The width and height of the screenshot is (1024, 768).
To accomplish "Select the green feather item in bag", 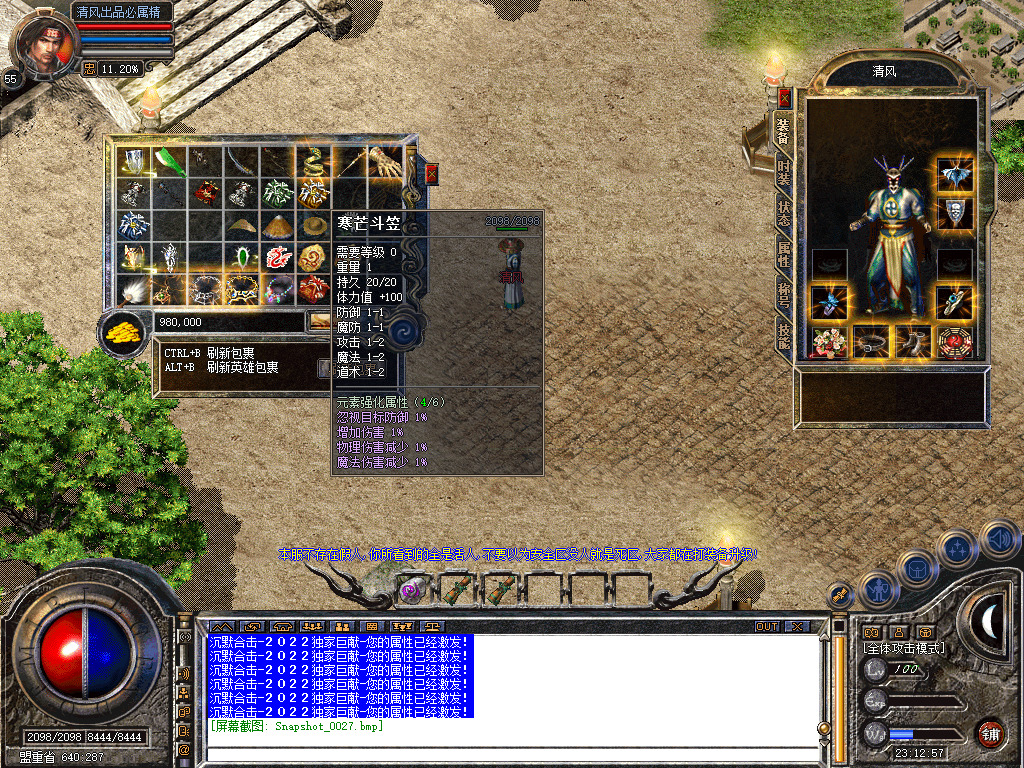I will click(170, 161).
